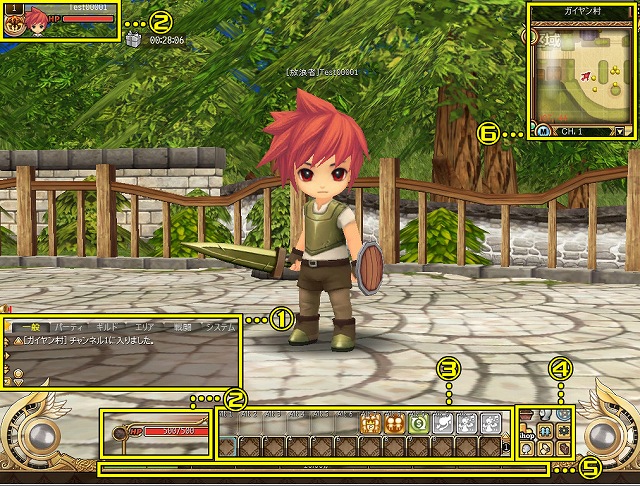Use the first orange emote hotbar icon
The width and height of the screenshot is (640, 486).
pyautogui.click(x=371, y=423)
